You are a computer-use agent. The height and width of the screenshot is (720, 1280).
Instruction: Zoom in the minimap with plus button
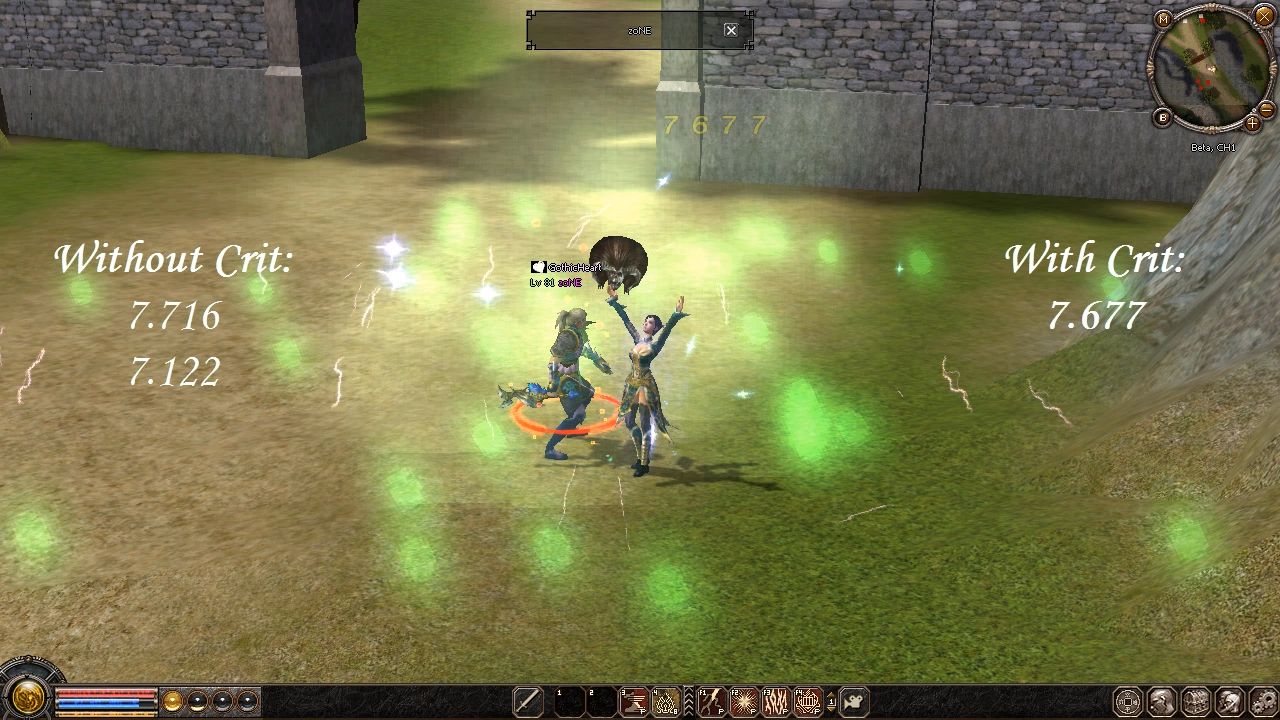[x=1252, y=124]
